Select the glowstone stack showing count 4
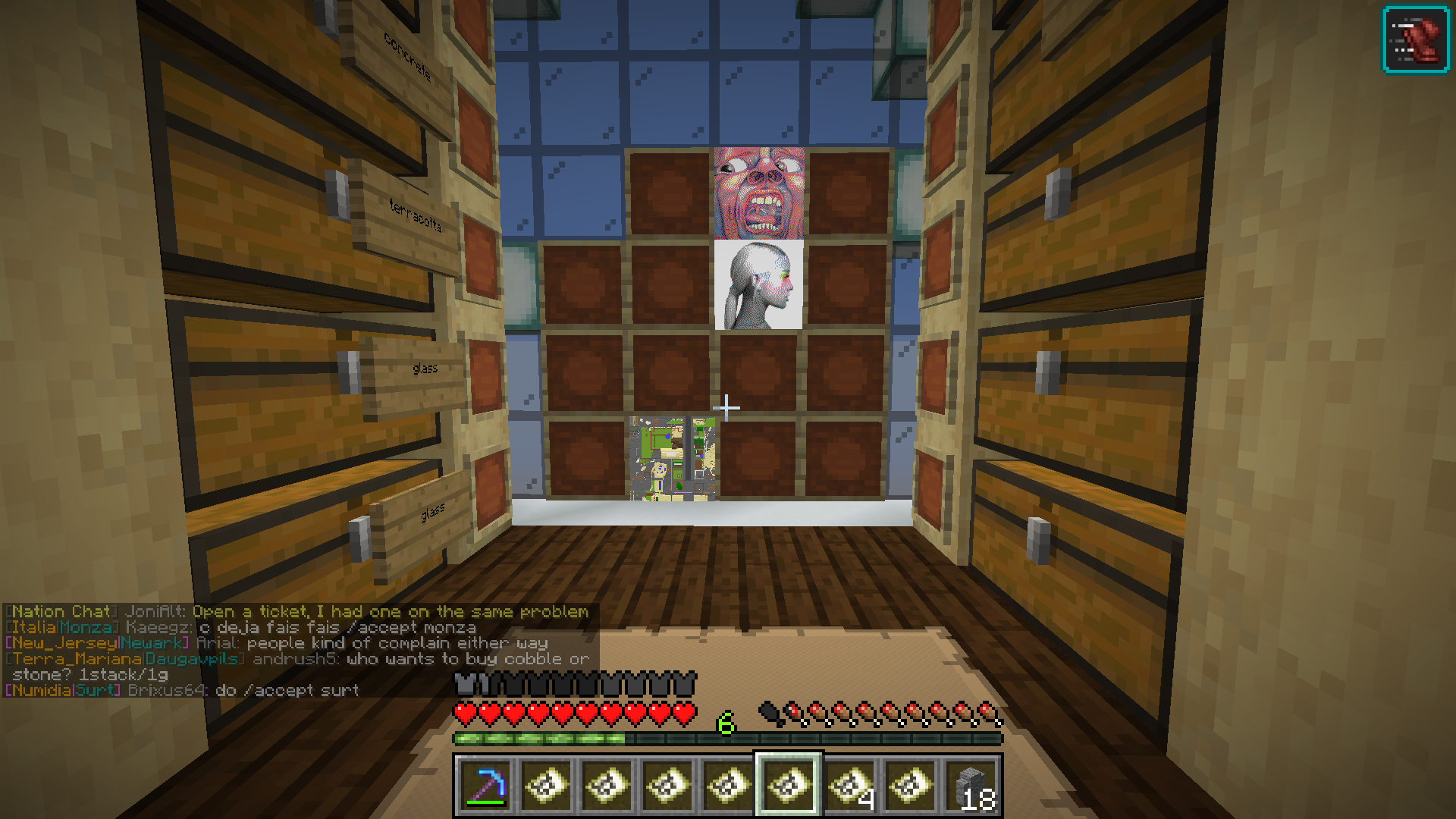Screen dimensions: 1456x819 pyautogui.click(x=849, y=785)
